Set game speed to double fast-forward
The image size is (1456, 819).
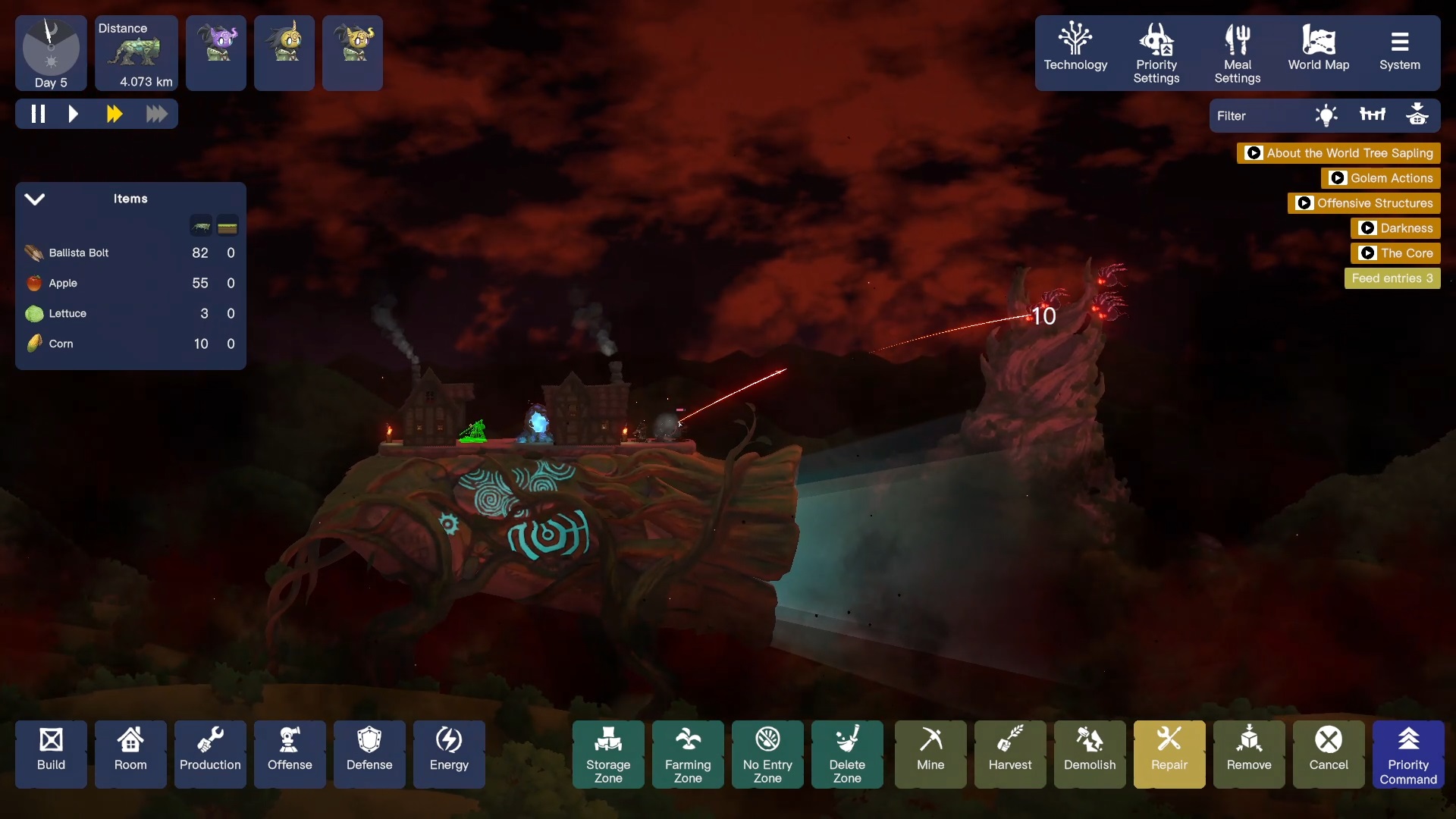(115, 115)
